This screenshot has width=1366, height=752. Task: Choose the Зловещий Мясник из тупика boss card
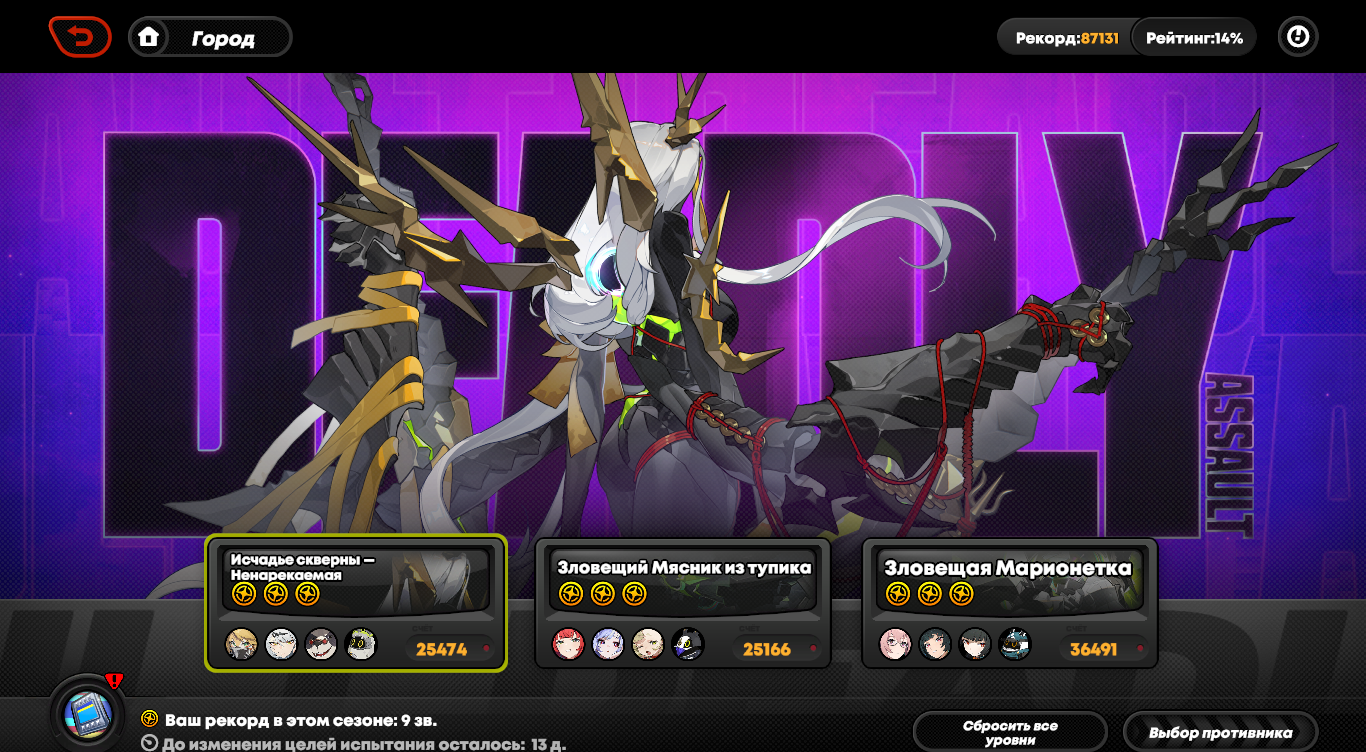(x=683, y=603)
